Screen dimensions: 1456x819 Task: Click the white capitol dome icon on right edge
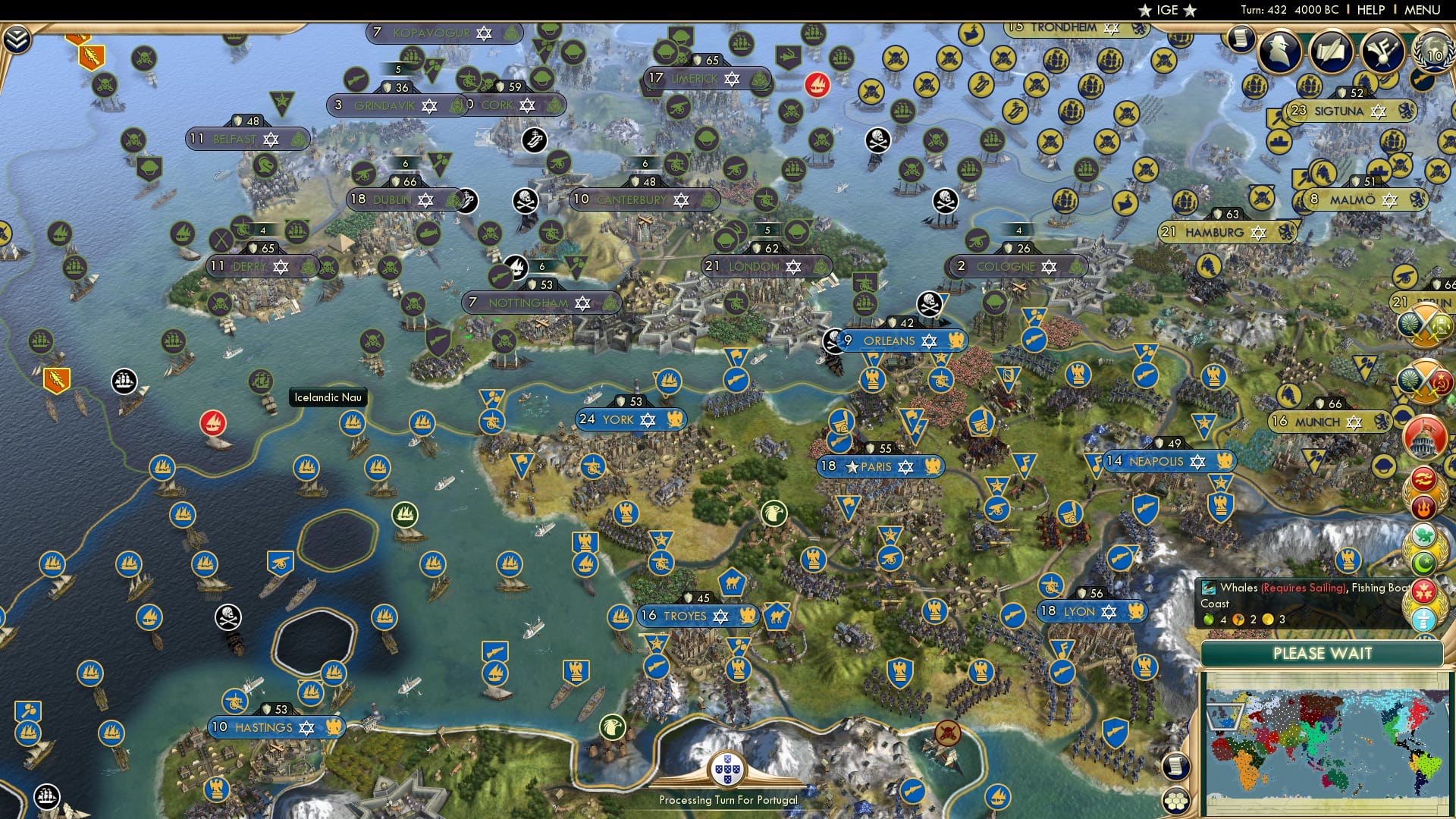[1425, 436]
